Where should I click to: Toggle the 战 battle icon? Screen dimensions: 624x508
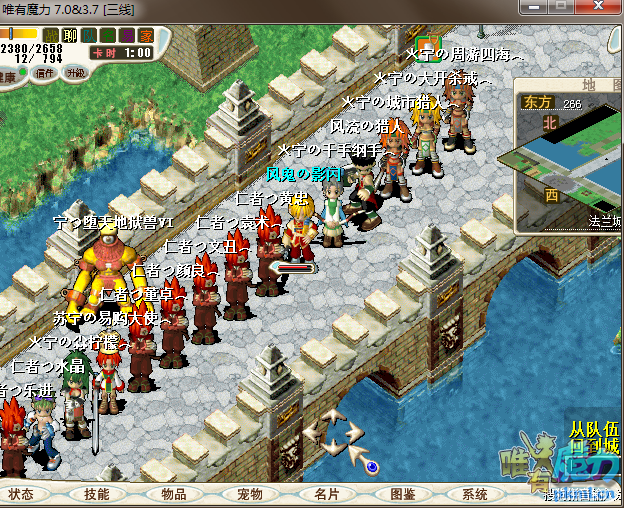pyautogui.click(x=52, y=36)
